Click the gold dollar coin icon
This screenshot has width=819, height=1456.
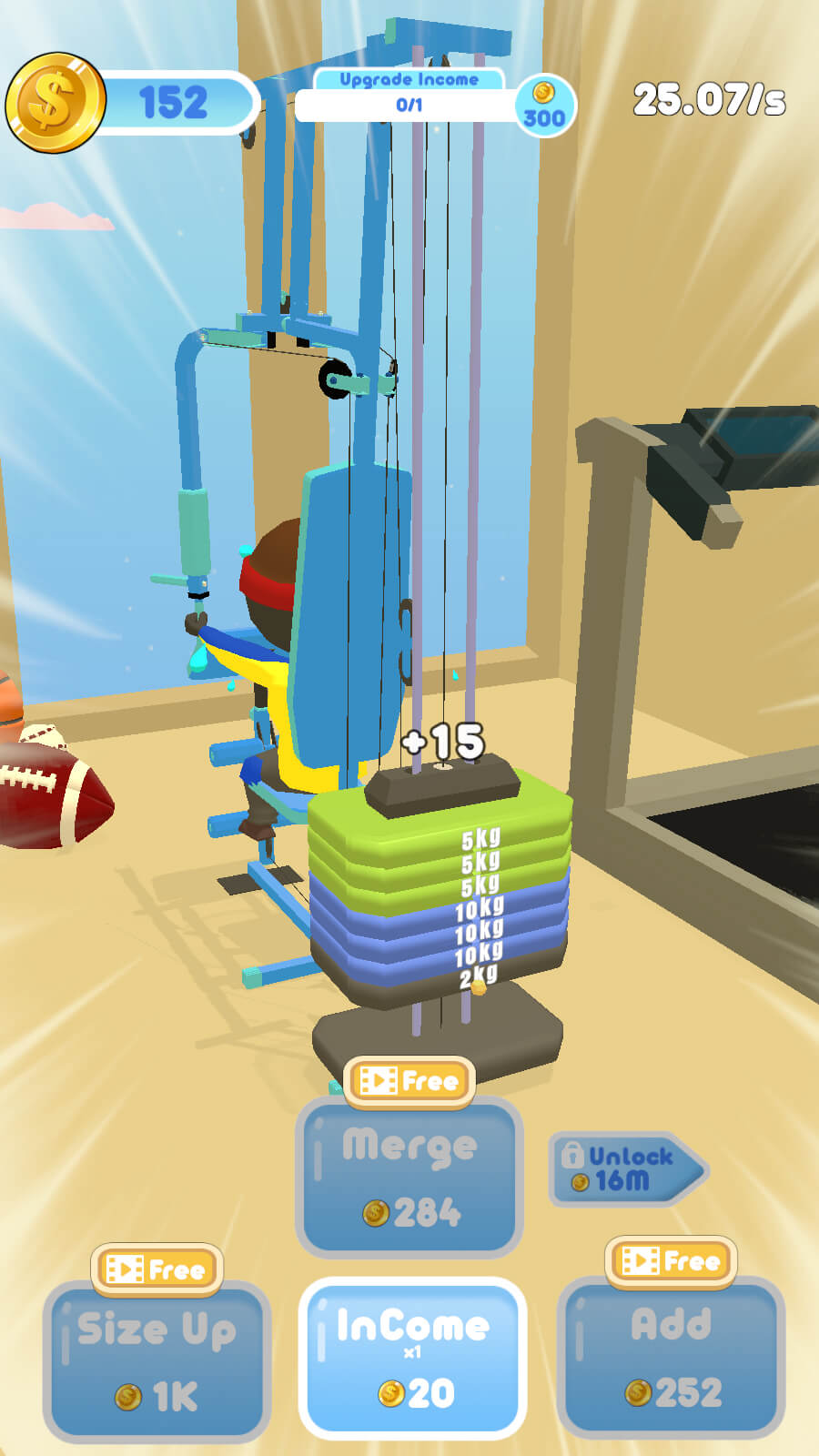tap(55, 102)
